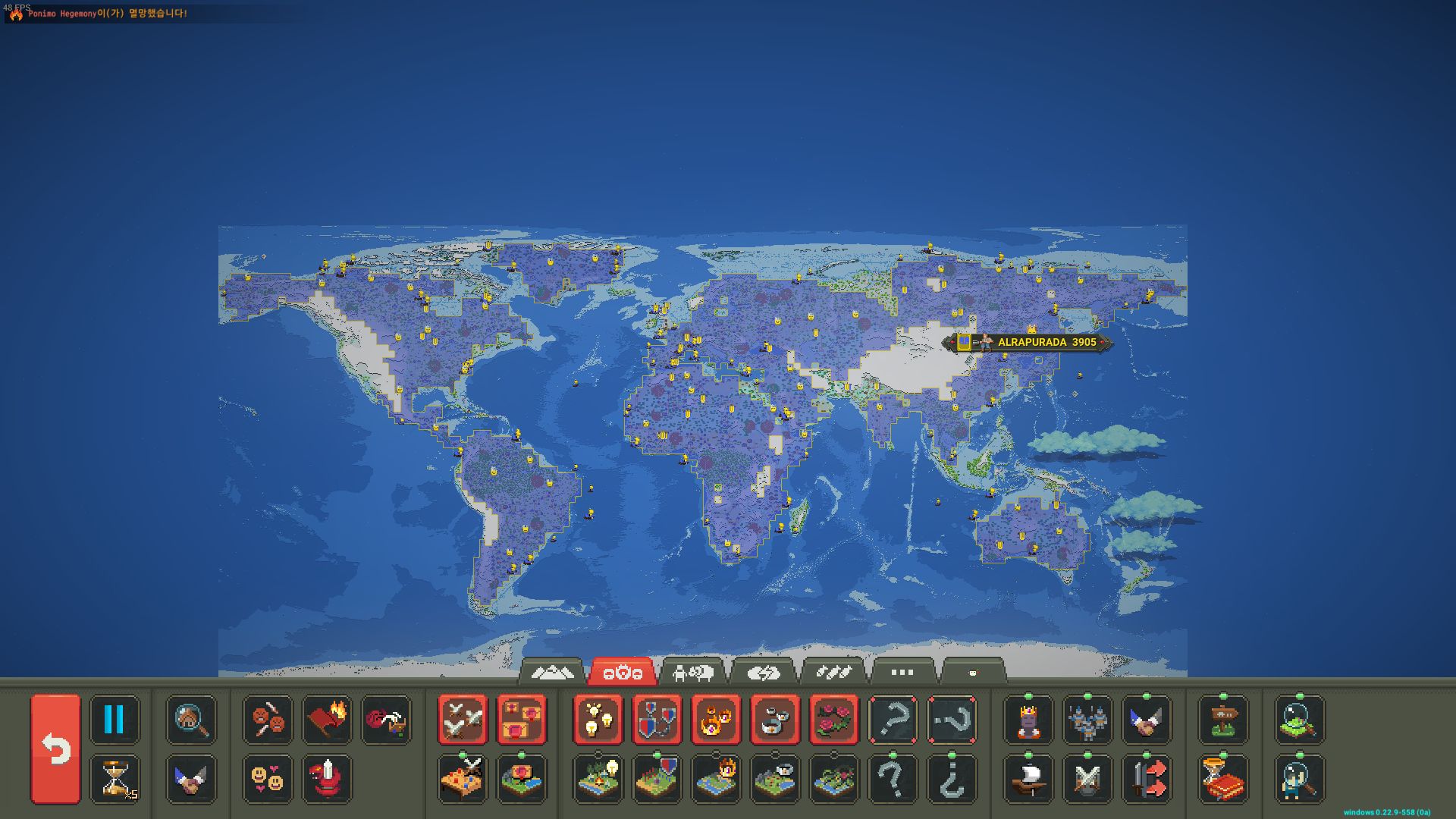The width and height of the screenshot is (1456, 819).
Task: Select the angry mobs conflict tool
Action: pyautogui.click(x=266, y=717)
